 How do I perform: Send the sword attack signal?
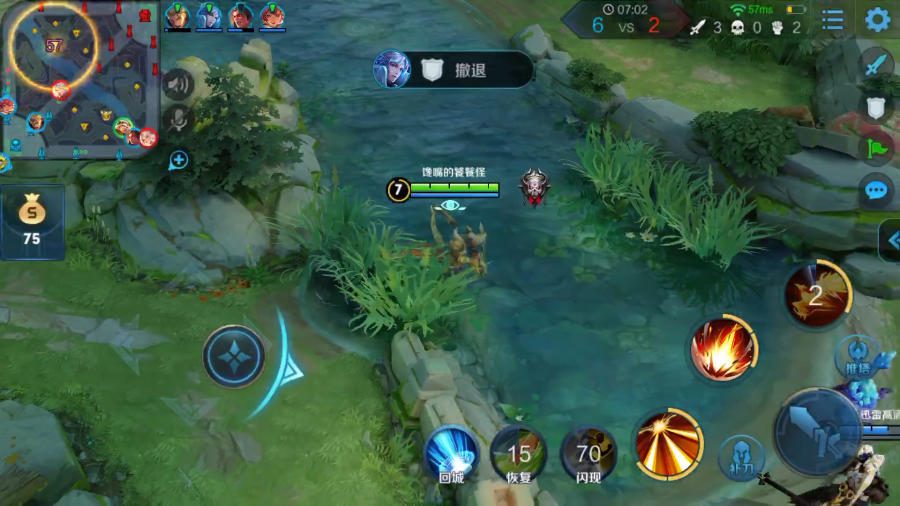[877, 65]
